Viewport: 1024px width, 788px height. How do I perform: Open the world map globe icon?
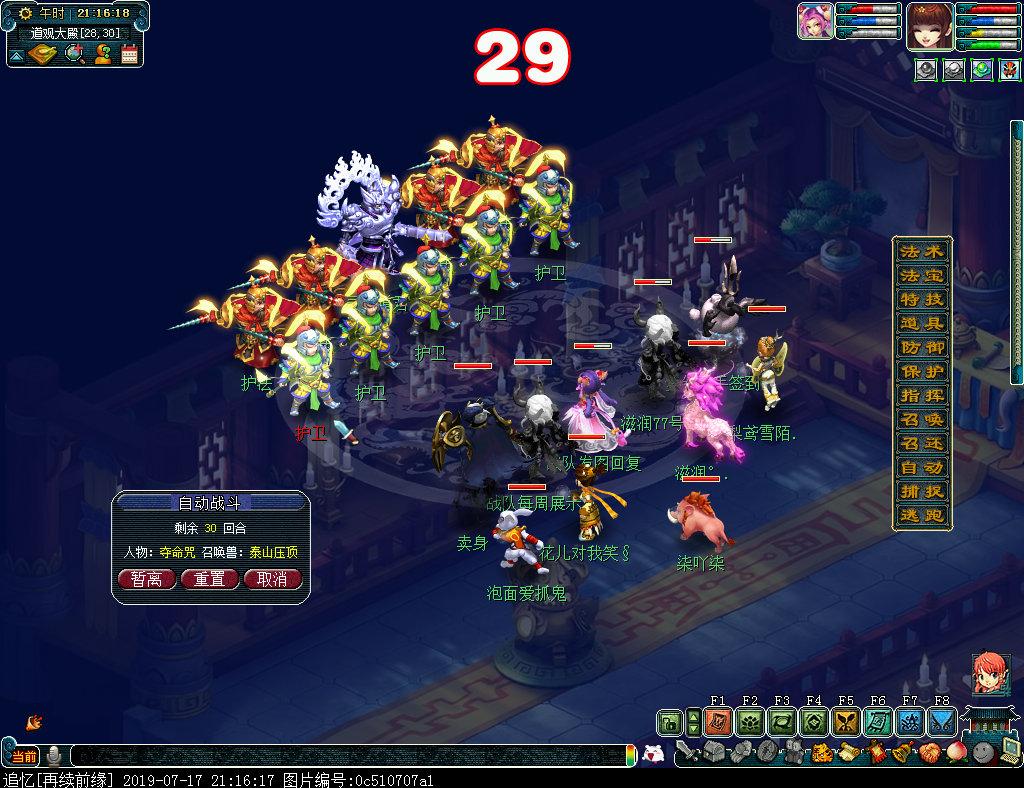73,54
